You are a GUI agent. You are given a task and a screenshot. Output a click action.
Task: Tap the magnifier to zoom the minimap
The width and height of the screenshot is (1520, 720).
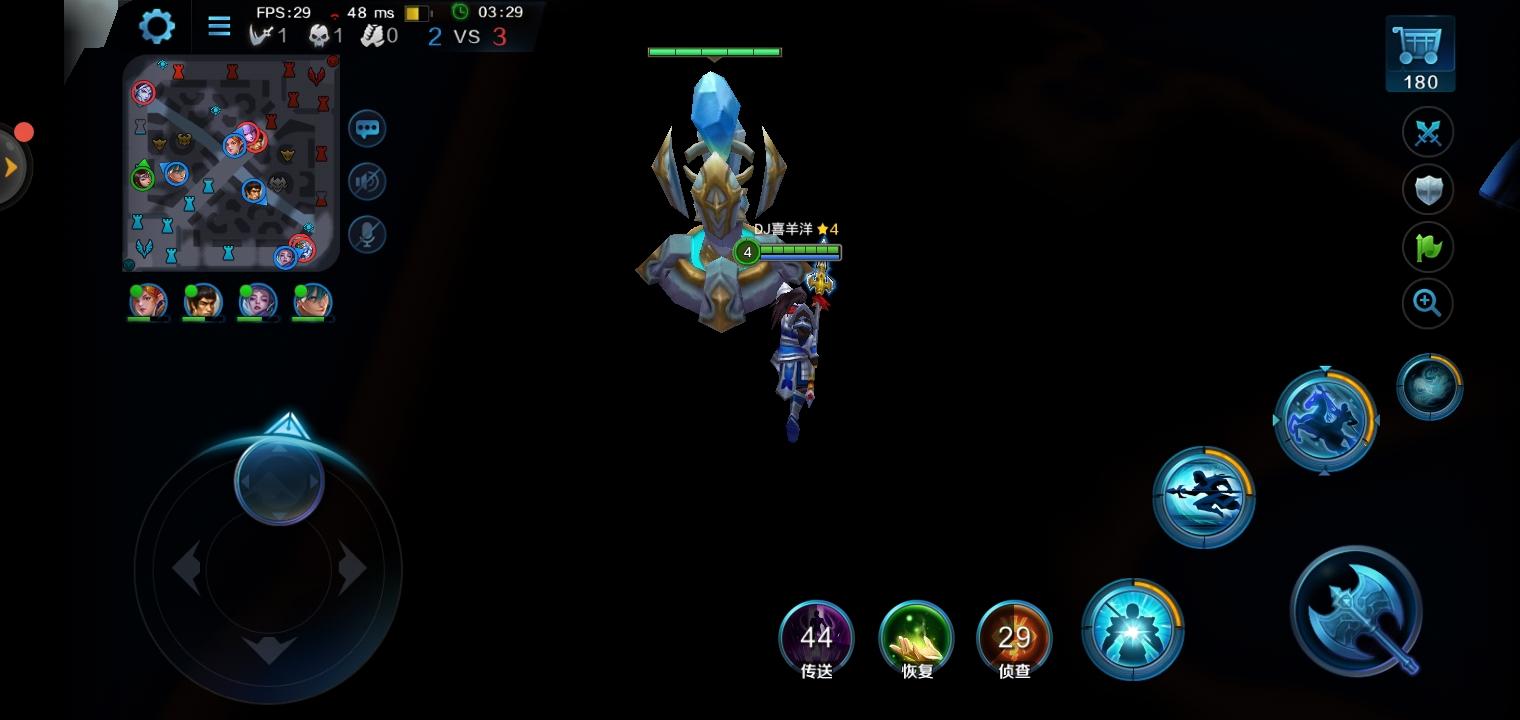tap(1427, 303)
